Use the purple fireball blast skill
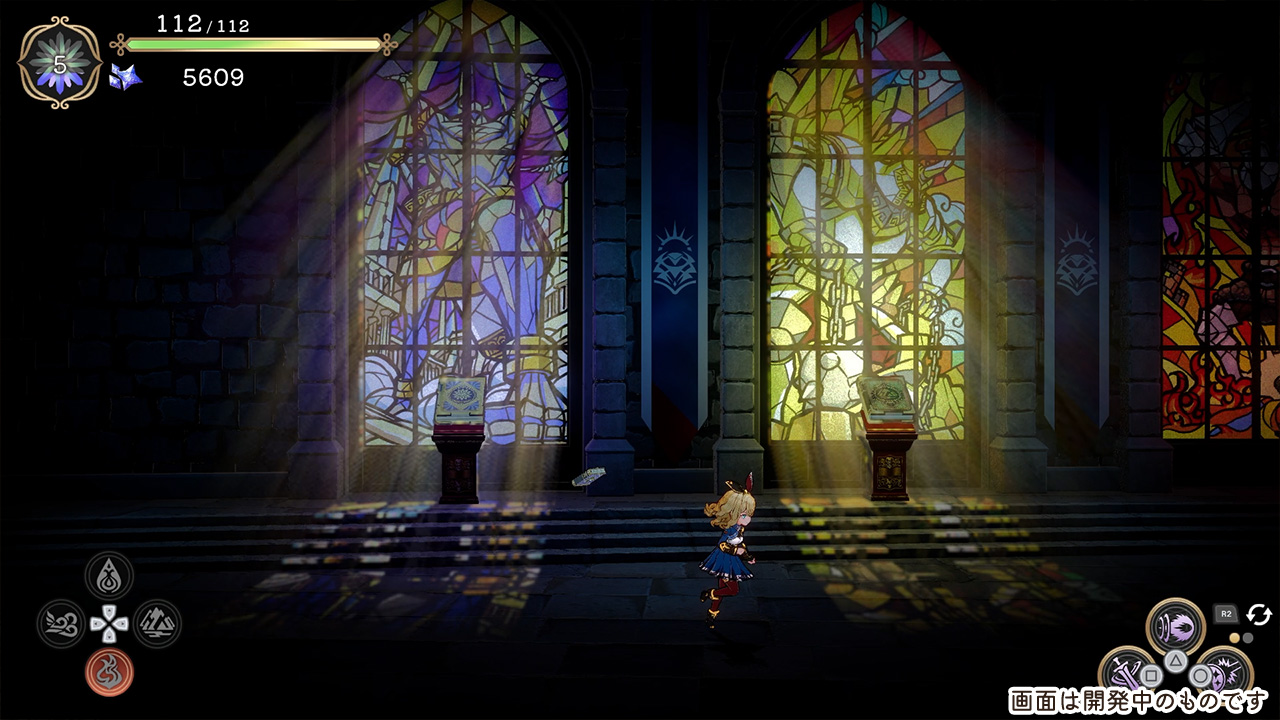 point(1175,627)
